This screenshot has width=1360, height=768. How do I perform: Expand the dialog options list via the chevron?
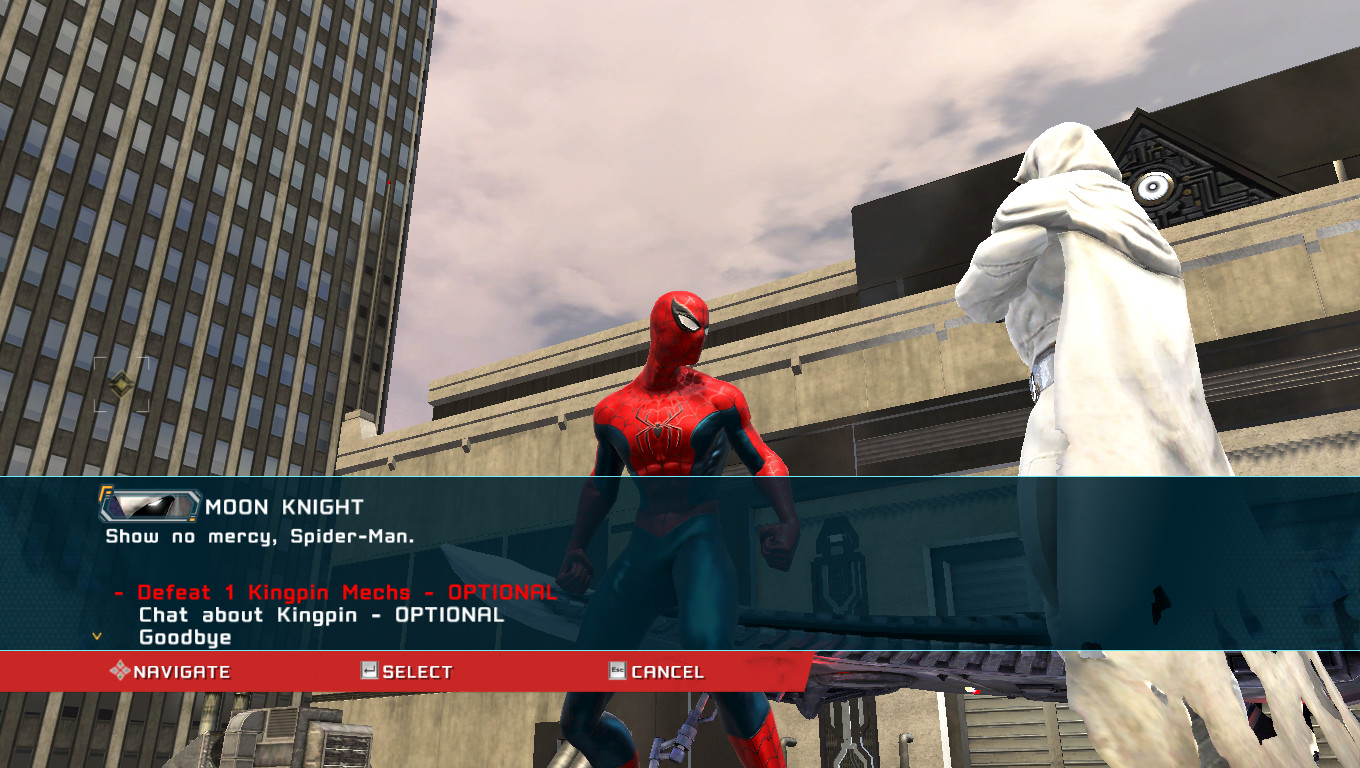click(96, 637)
